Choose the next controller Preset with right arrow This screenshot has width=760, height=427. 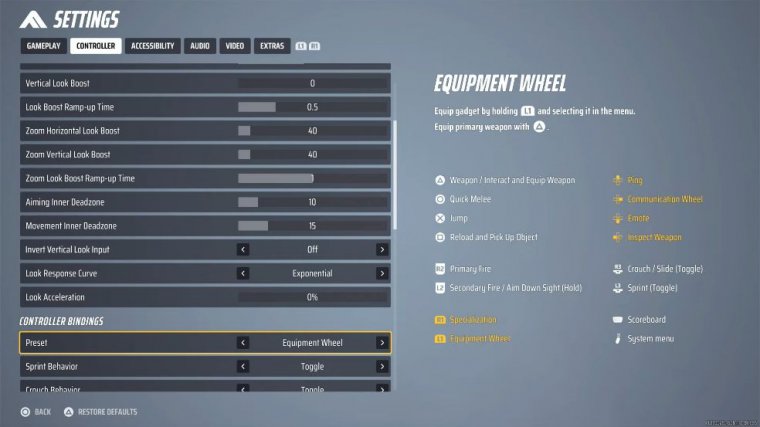(x=381, y=343)
